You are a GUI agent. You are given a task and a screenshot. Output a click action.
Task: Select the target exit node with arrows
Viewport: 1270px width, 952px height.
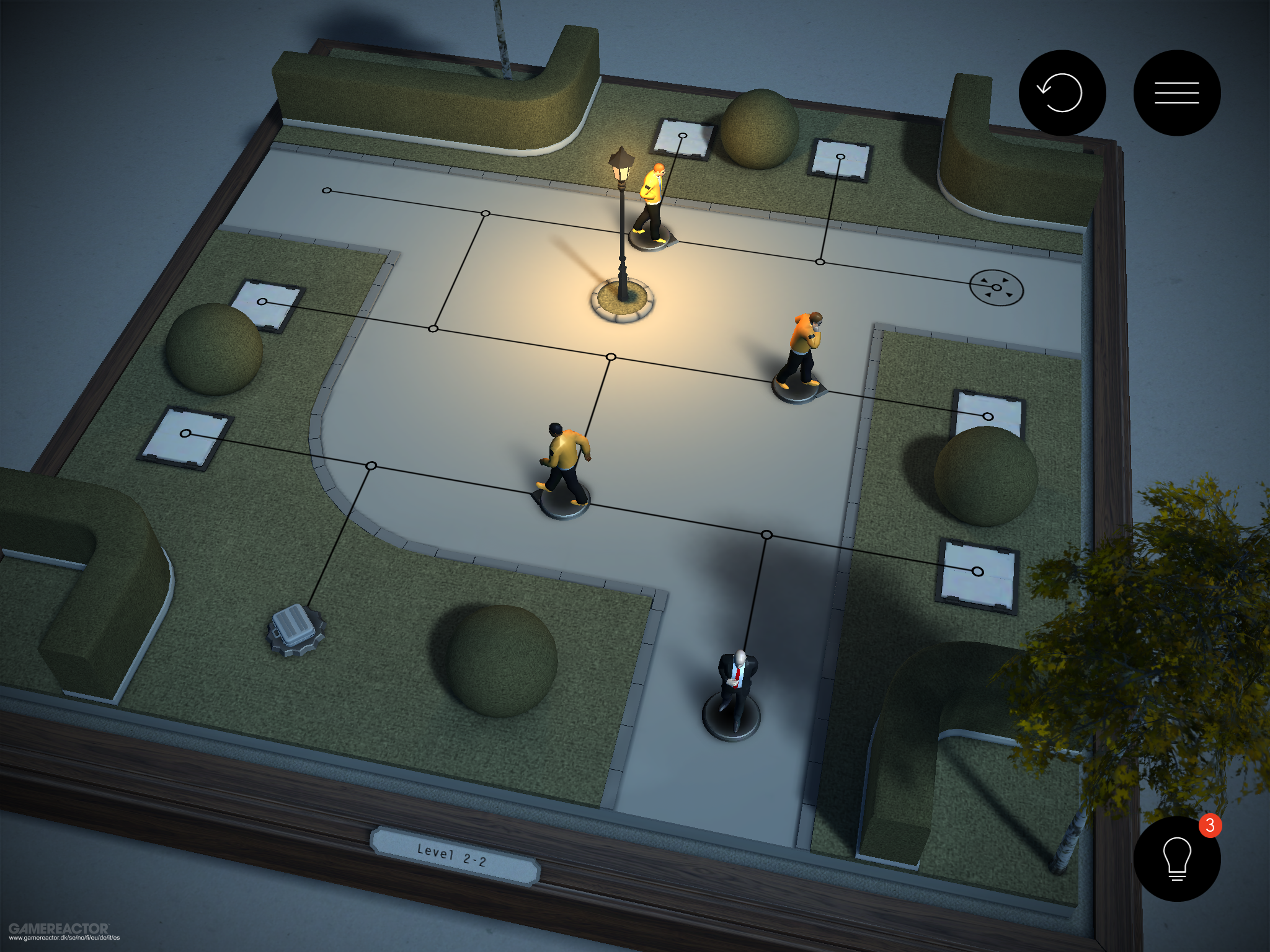click(996, 288)
